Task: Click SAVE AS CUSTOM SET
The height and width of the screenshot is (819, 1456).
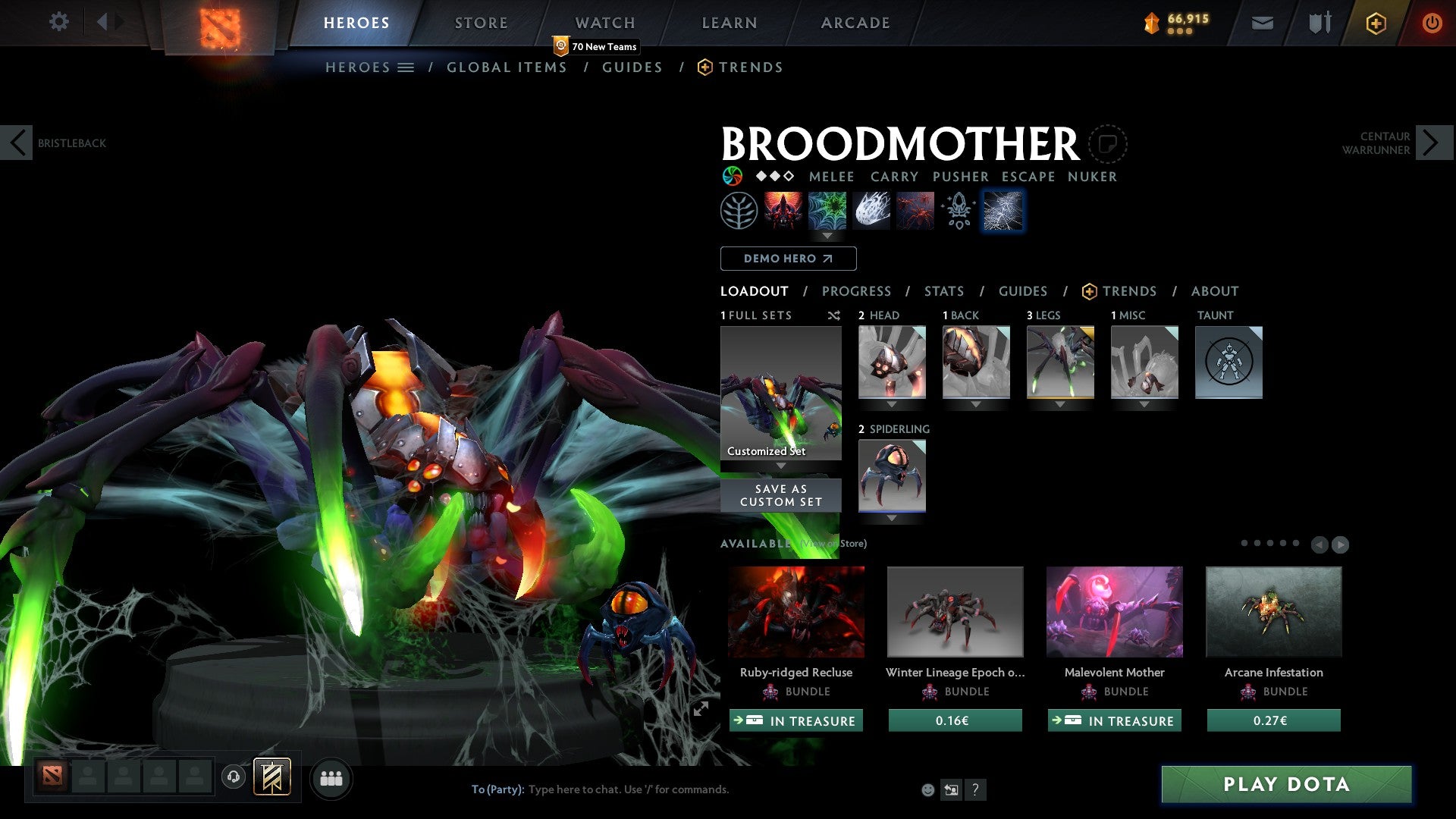Action: tap(780, 495)
